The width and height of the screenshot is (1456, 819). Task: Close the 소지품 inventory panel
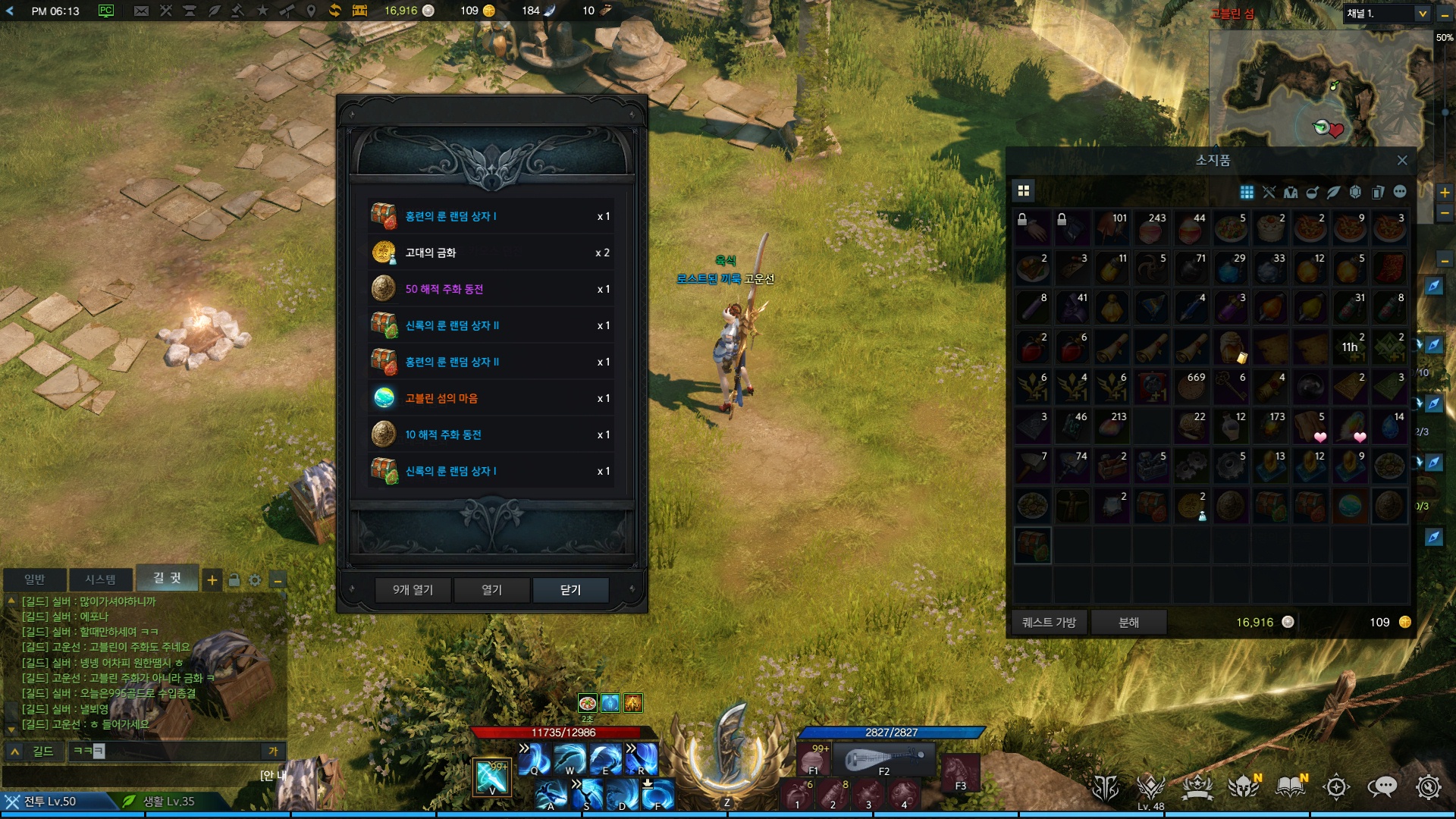point(1402,161)
